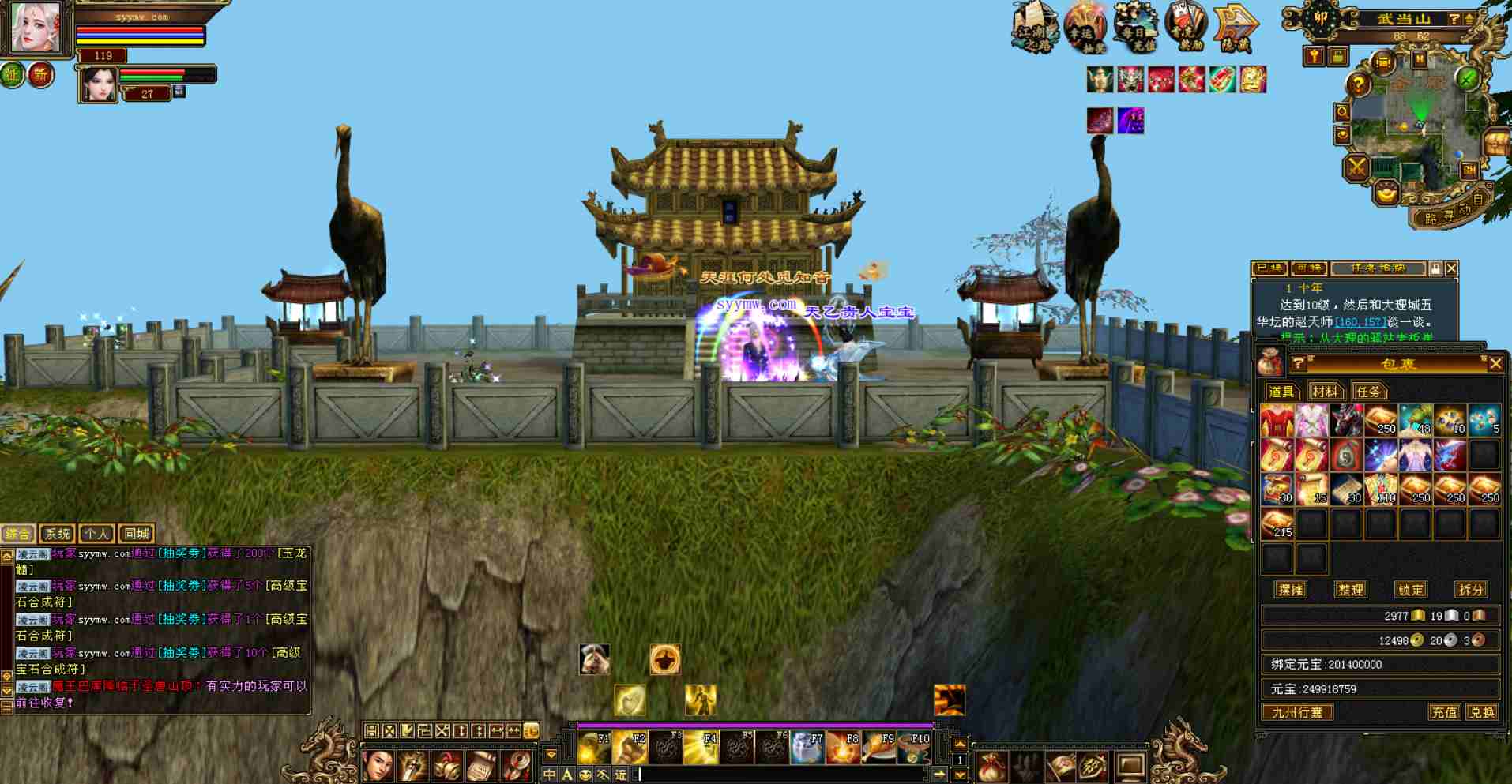Click the minimap's magnifier button
1512x784 pixels.
[1342, 113]
